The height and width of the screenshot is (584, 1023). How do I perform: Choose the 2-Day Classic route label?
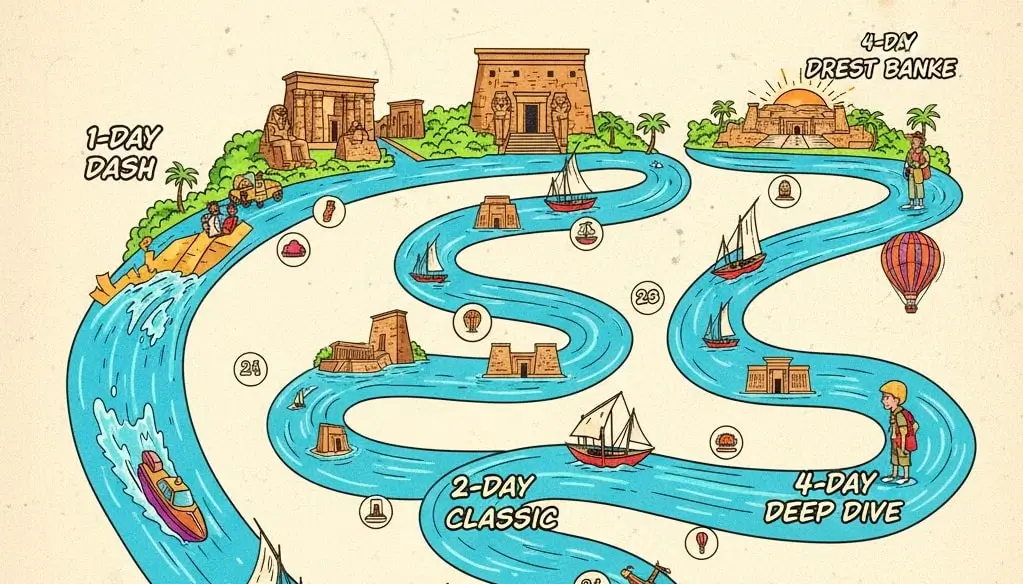pyautogui.click(x=501, y=504)
